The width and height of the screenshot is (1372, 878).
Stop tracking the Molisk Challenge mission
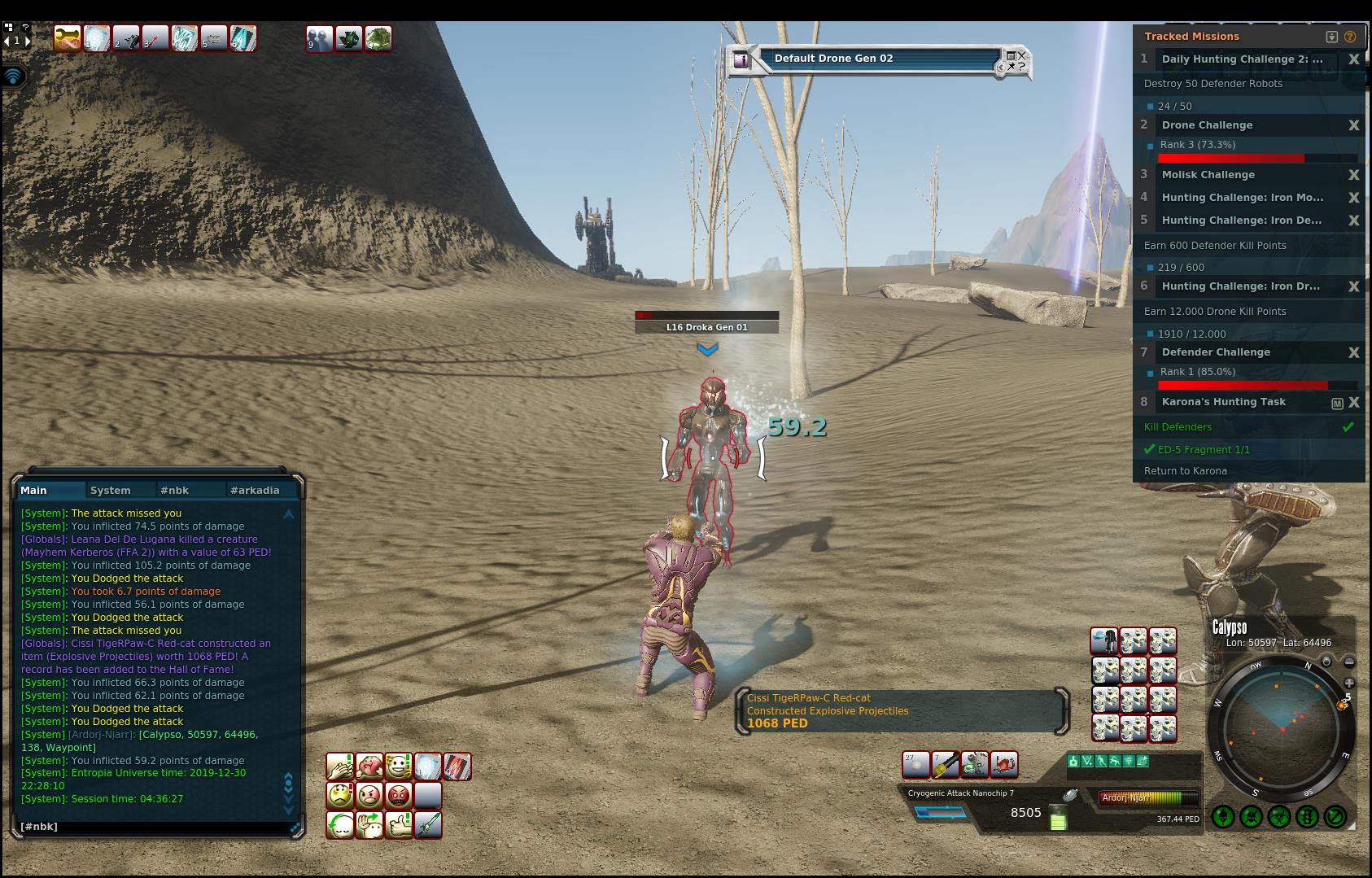1353,175
